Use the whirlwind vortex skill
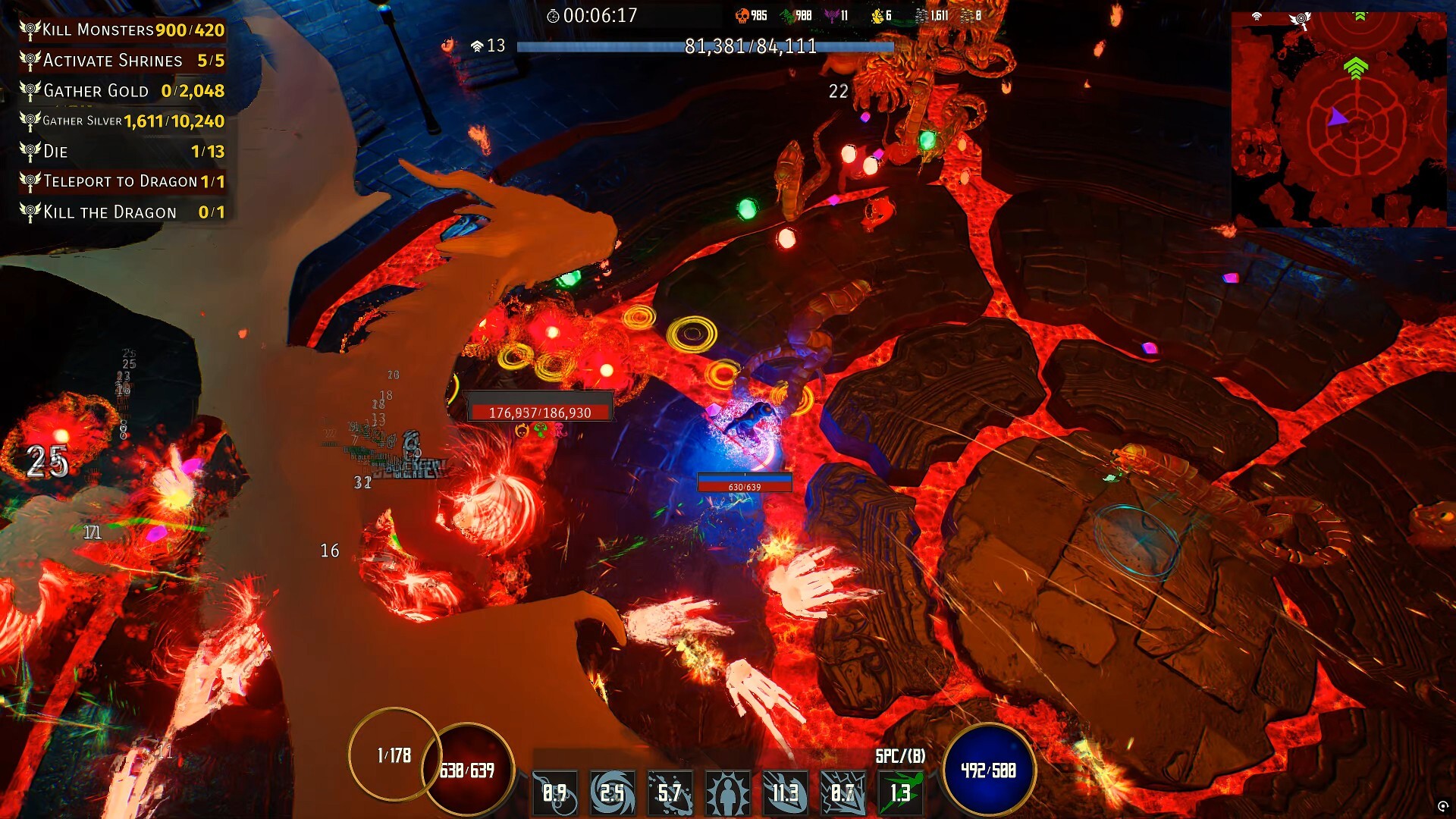1456x819 pixels. coord(613,793)
